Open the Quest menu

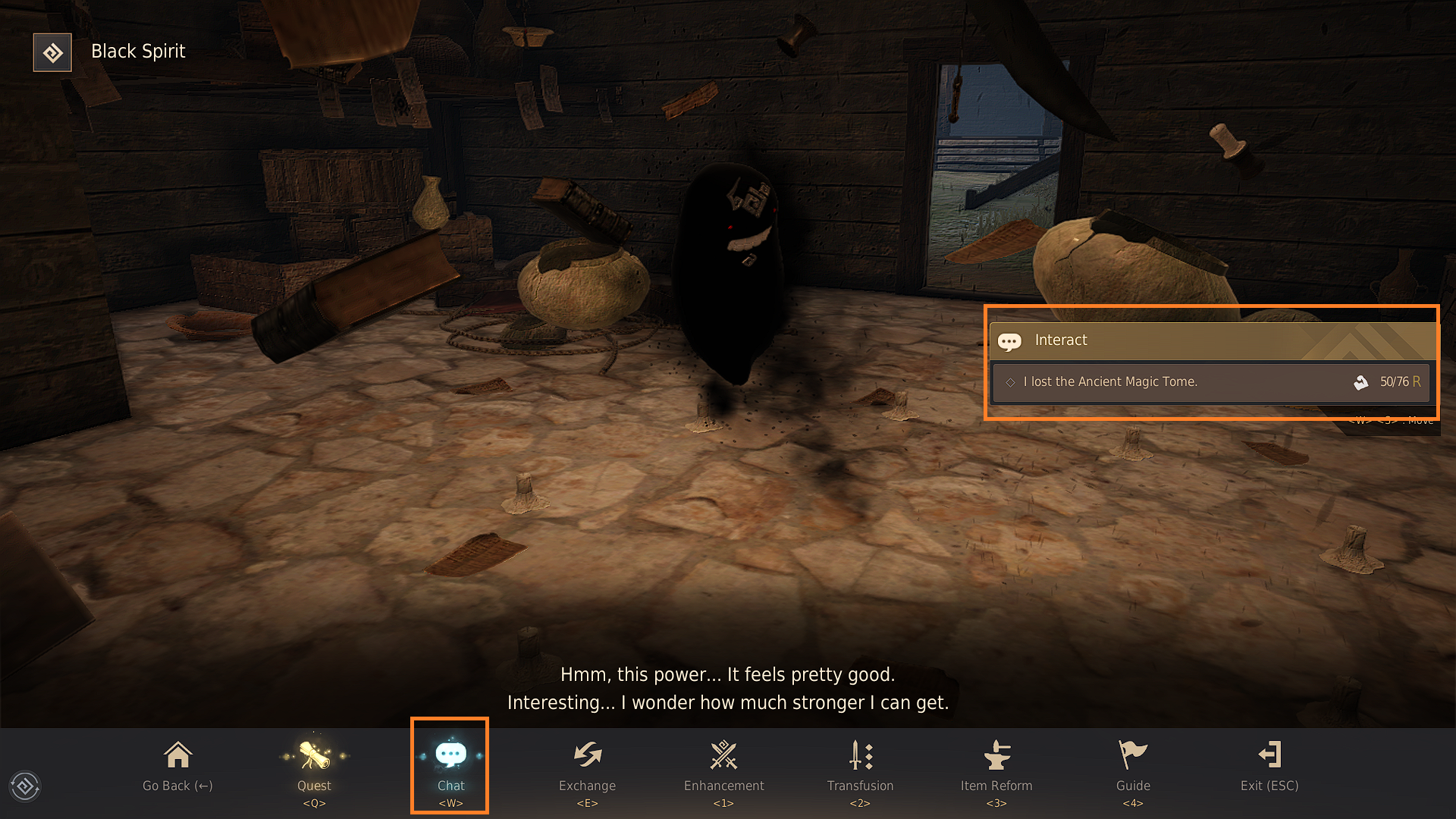click(314, 766)
